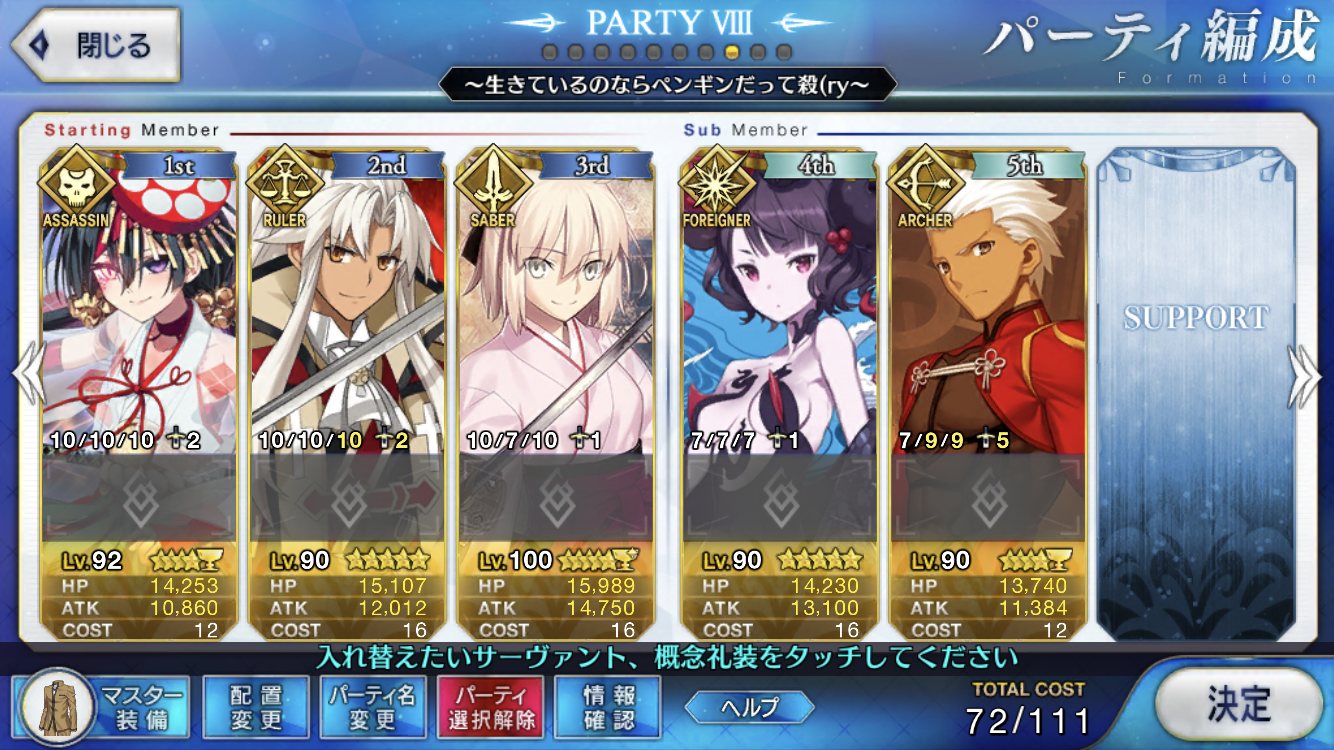
Task: Open マスター装備 master equipment
Action: click(x=105, y=706)
